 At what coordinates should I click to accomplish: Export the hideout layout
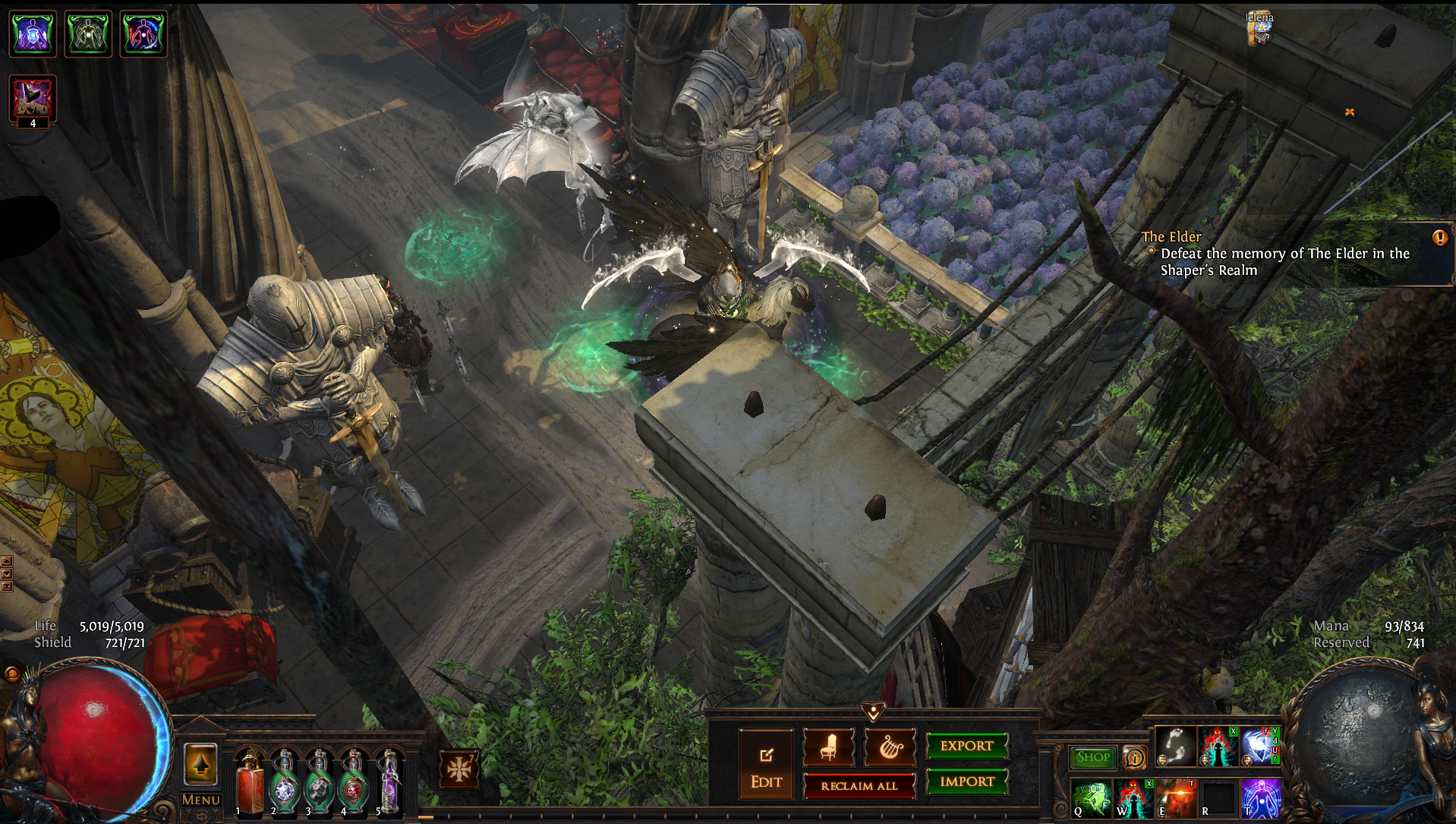[x=966, y=746]
